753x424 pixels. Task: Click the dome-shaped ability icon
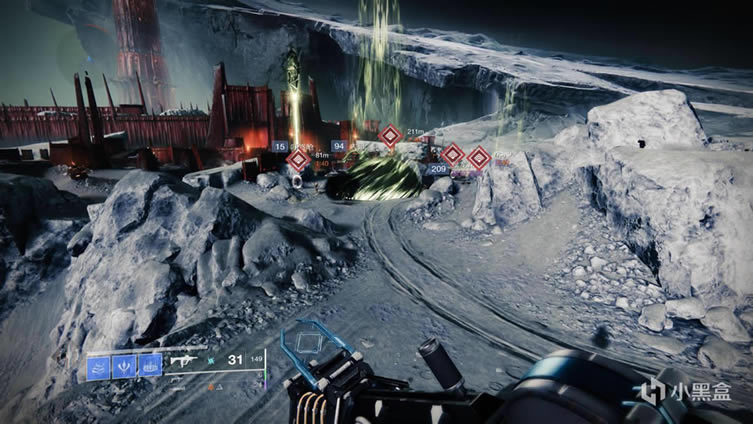click(x=150, y=366)
